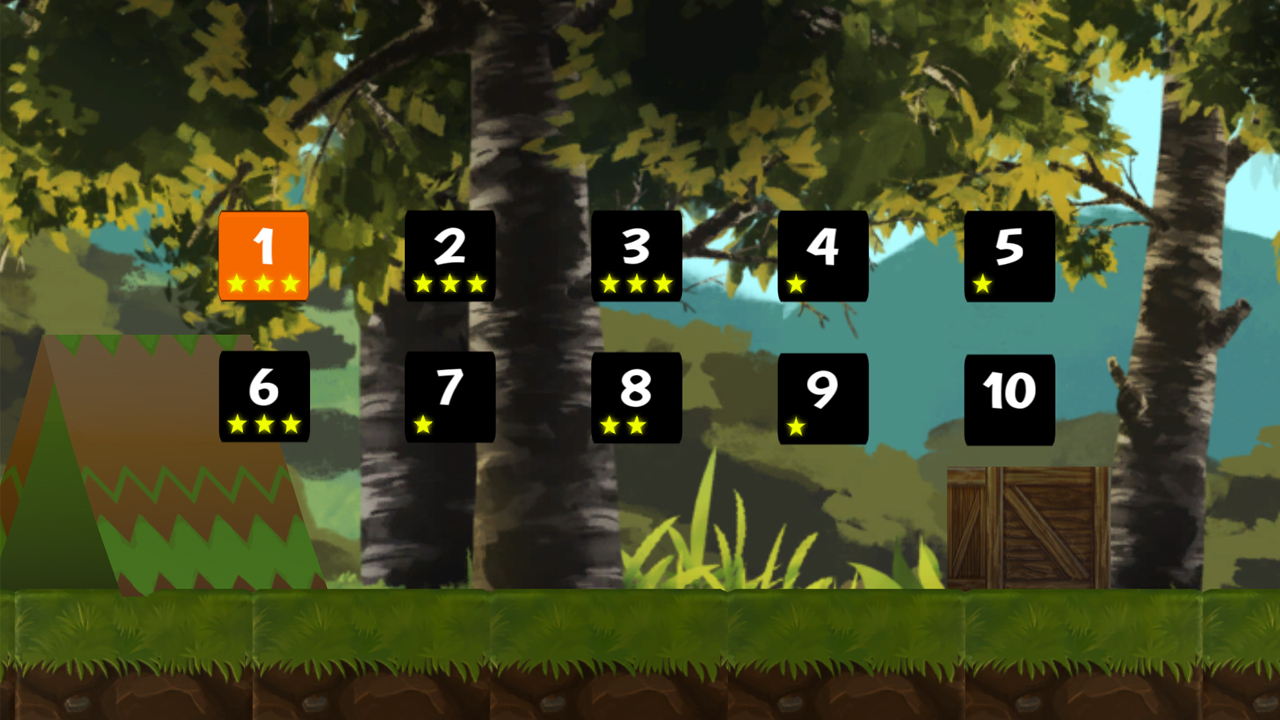The width and height of the screenshot is (1280, 720).
Task: Click the single star under level 4
Action: click(x=797, y=285)
